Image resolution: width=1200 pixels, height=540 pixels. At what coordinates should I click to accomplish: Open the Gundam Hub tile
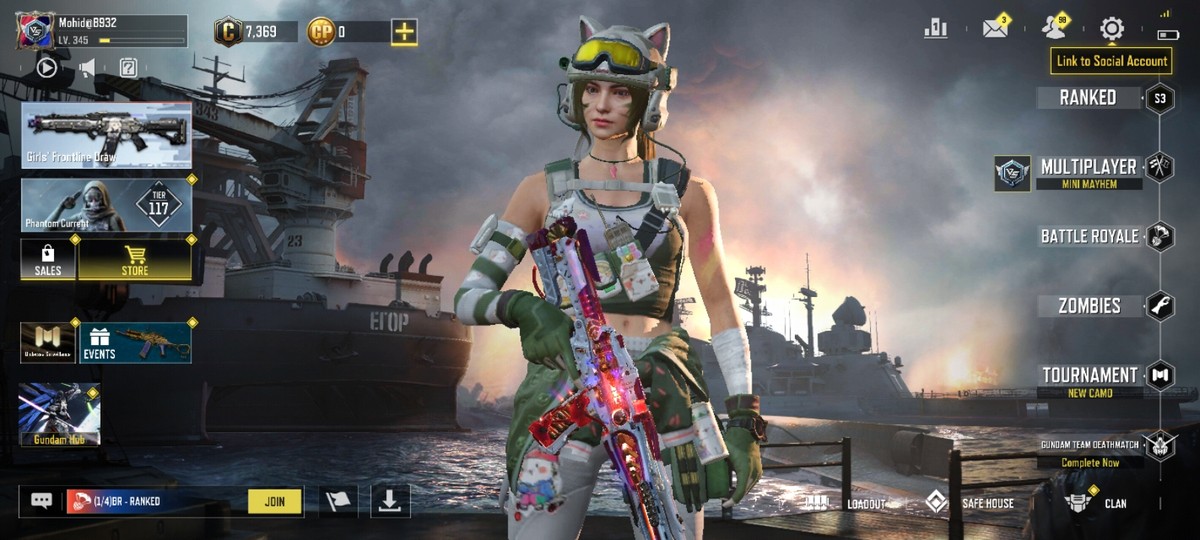click(59, 414)
